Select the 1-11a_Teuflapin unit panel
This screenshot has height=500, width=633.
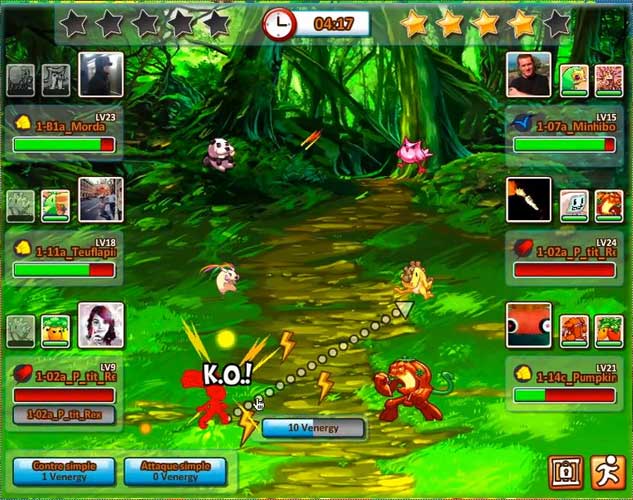coord(65,258)
